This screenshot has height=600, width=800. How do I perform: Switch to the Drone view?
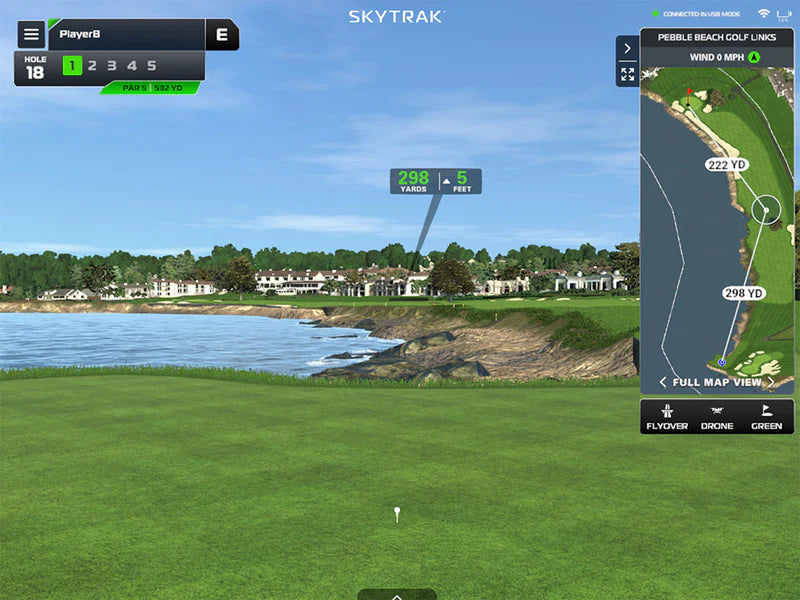pos(717,416)
